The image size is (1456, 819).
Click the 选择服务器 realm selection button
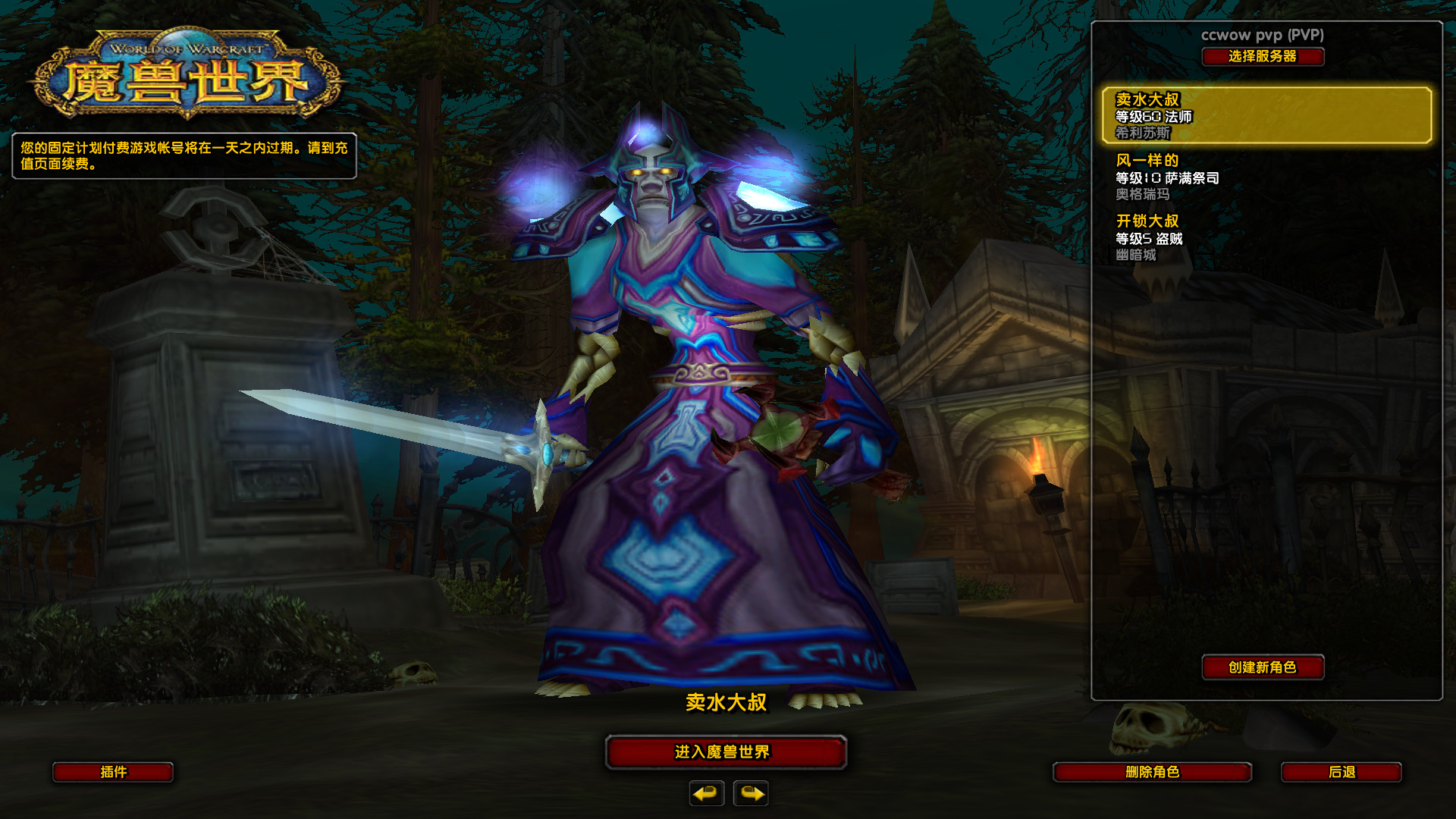point(1263,57)
